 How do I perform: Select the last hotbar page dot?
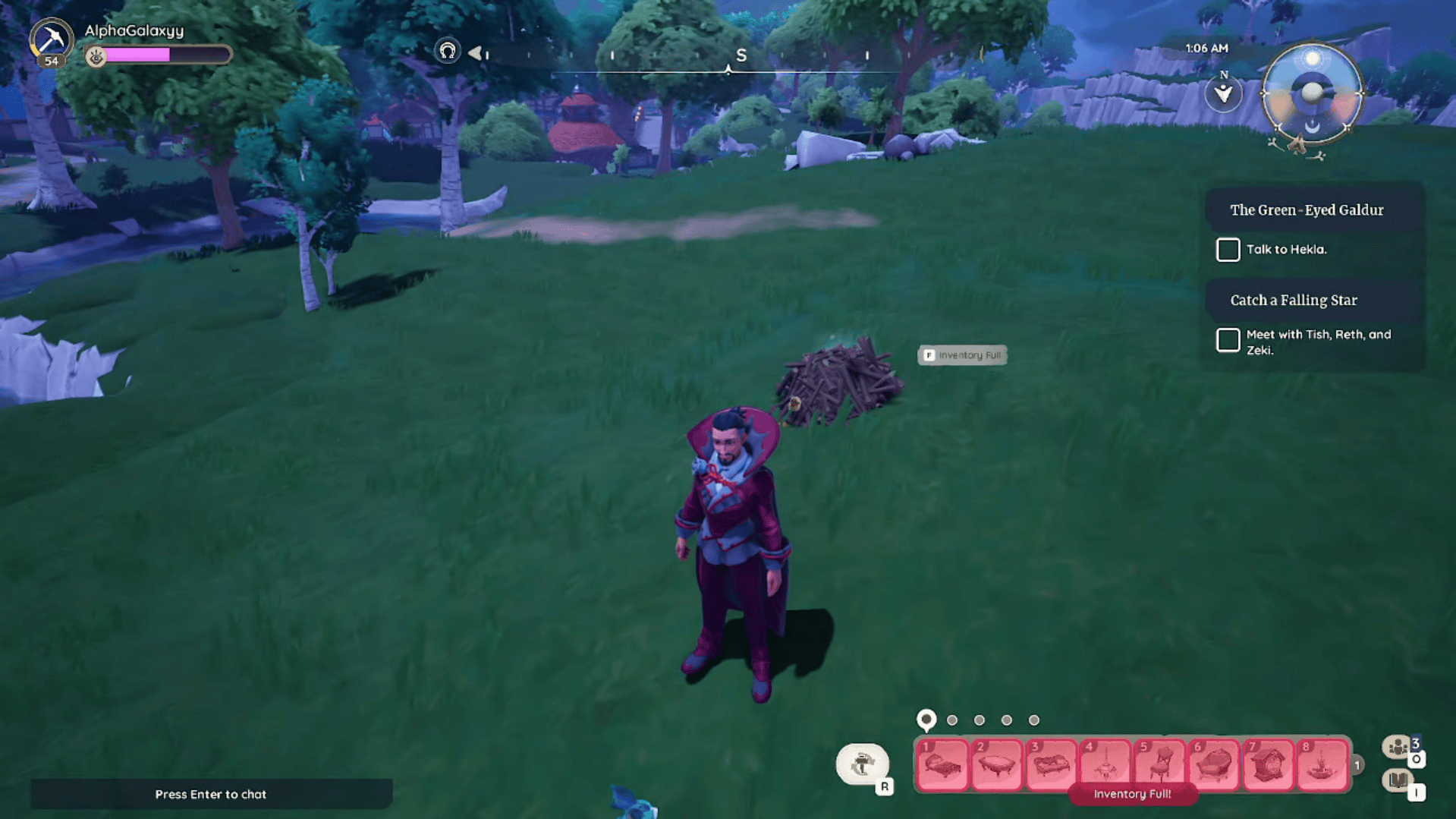[x=1033, y=719]
